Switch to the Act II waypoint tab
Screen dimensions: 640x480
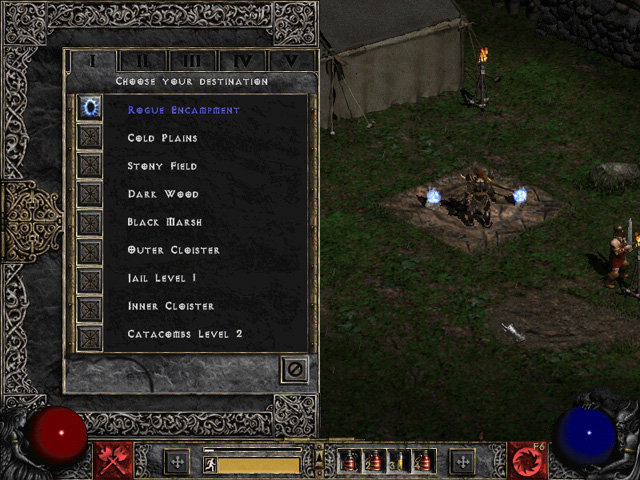(143, 61)
